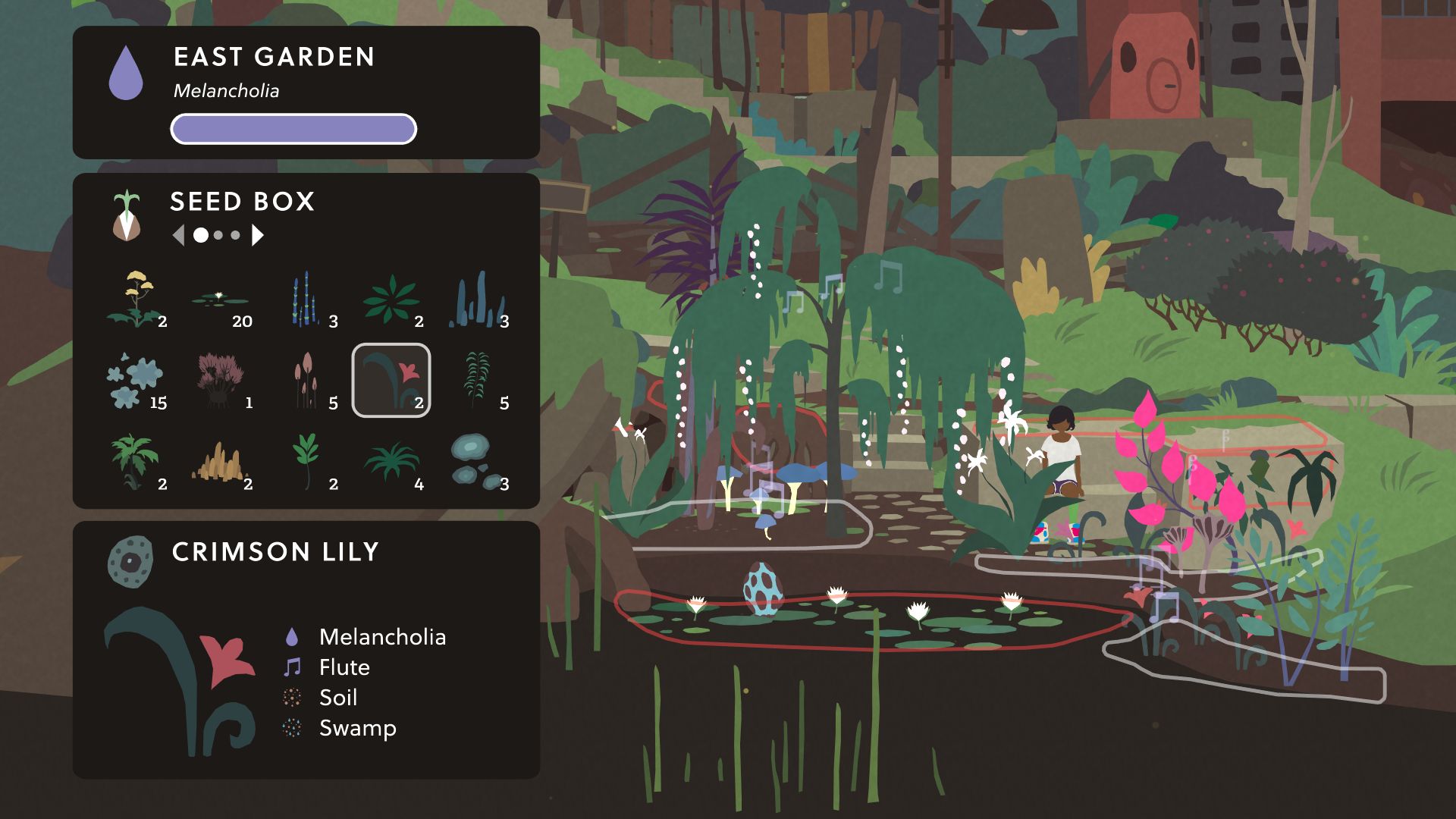The height and width of the screenshot is (819, 1456).
Task: Choose the lily pad seed with 20
Action: pos(221,300)
